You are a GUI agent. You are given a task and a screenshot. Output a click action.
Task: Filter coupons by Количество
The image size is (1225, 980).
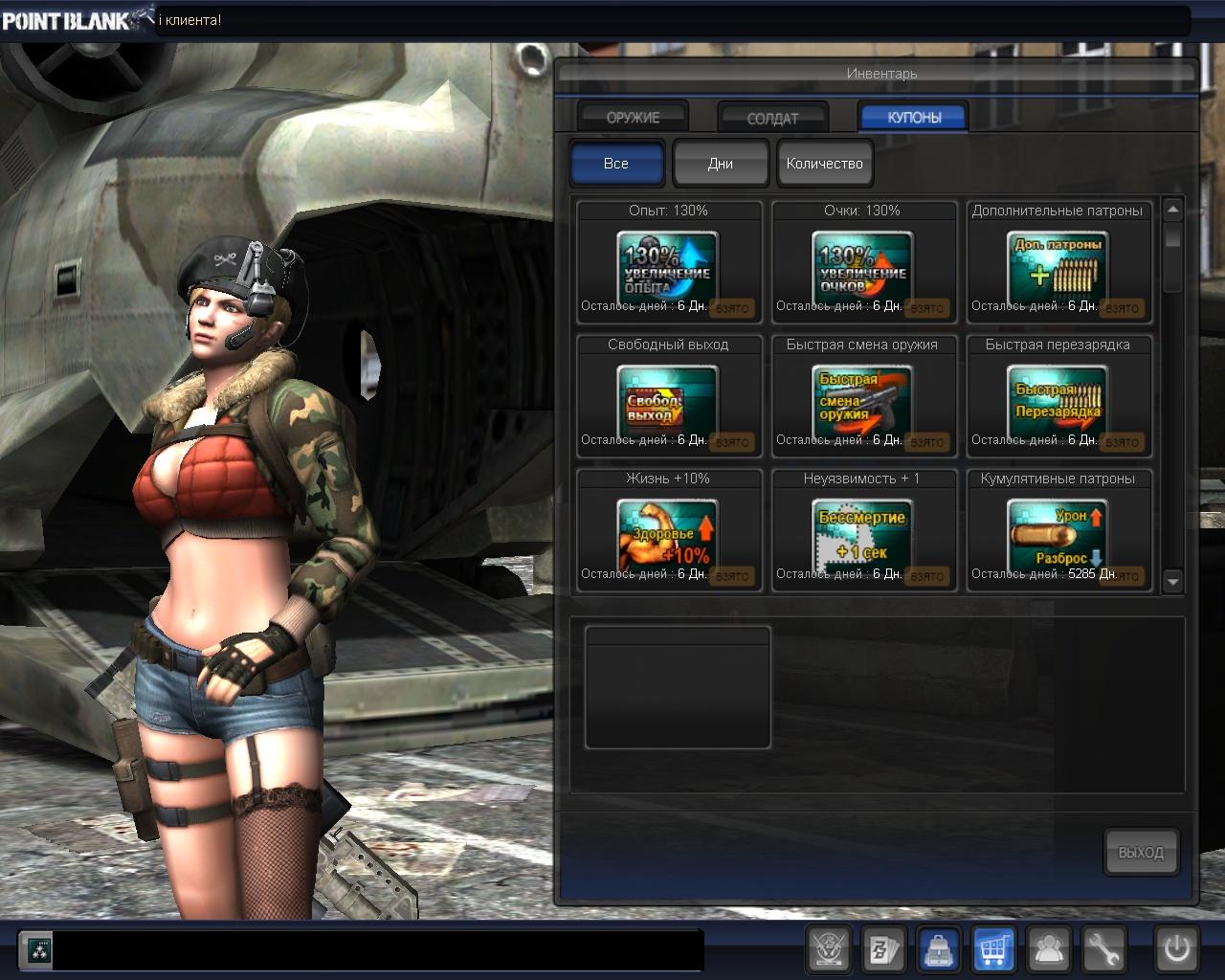pos(824,163)
